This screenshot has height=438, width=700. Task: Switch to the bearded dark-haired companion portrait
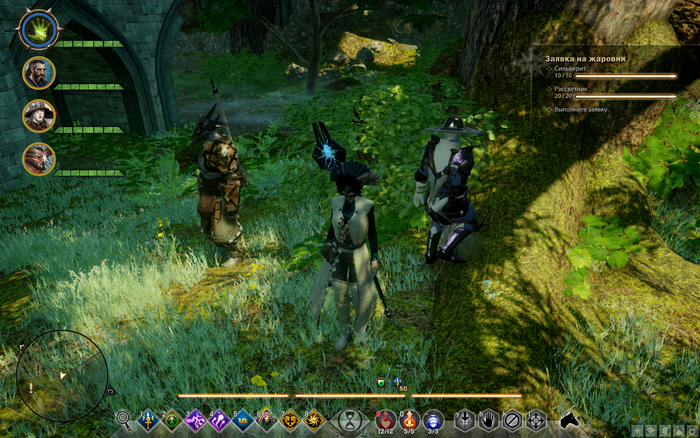click(x=38, y=72)
